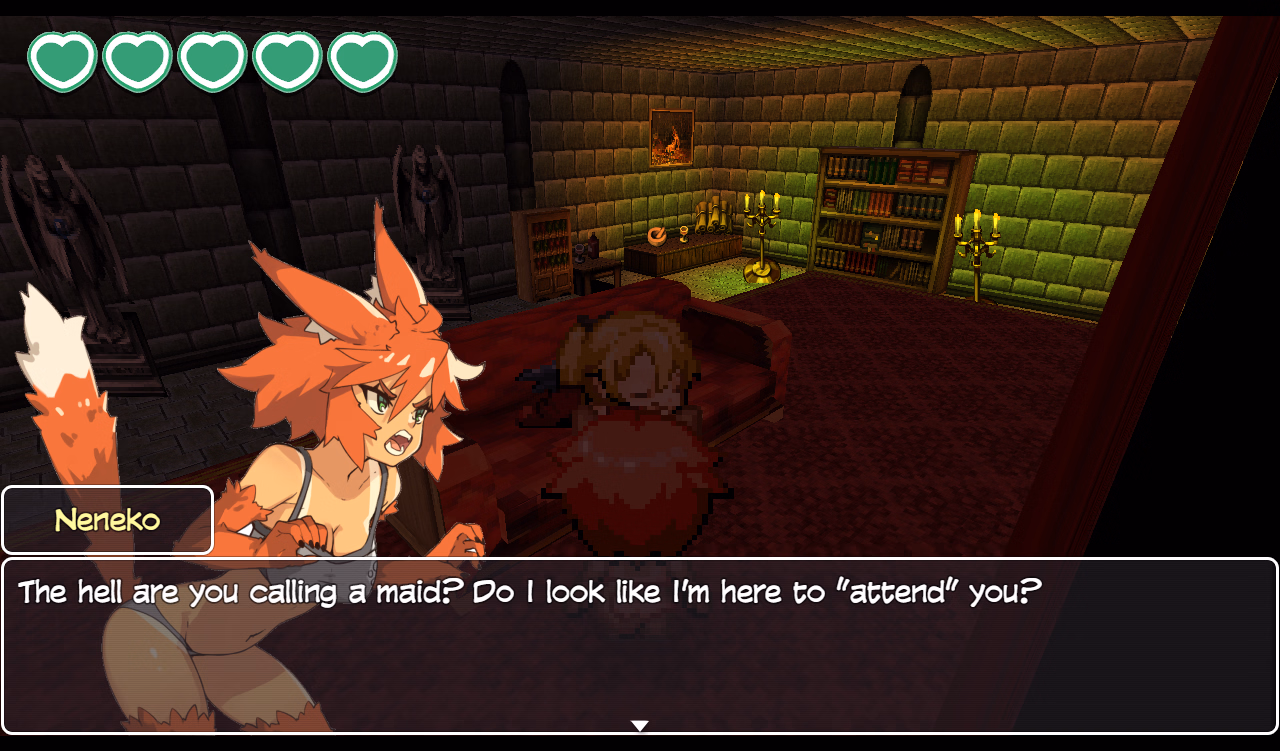Click the advance arrow below the dialogue text

[x=639, y=724]
